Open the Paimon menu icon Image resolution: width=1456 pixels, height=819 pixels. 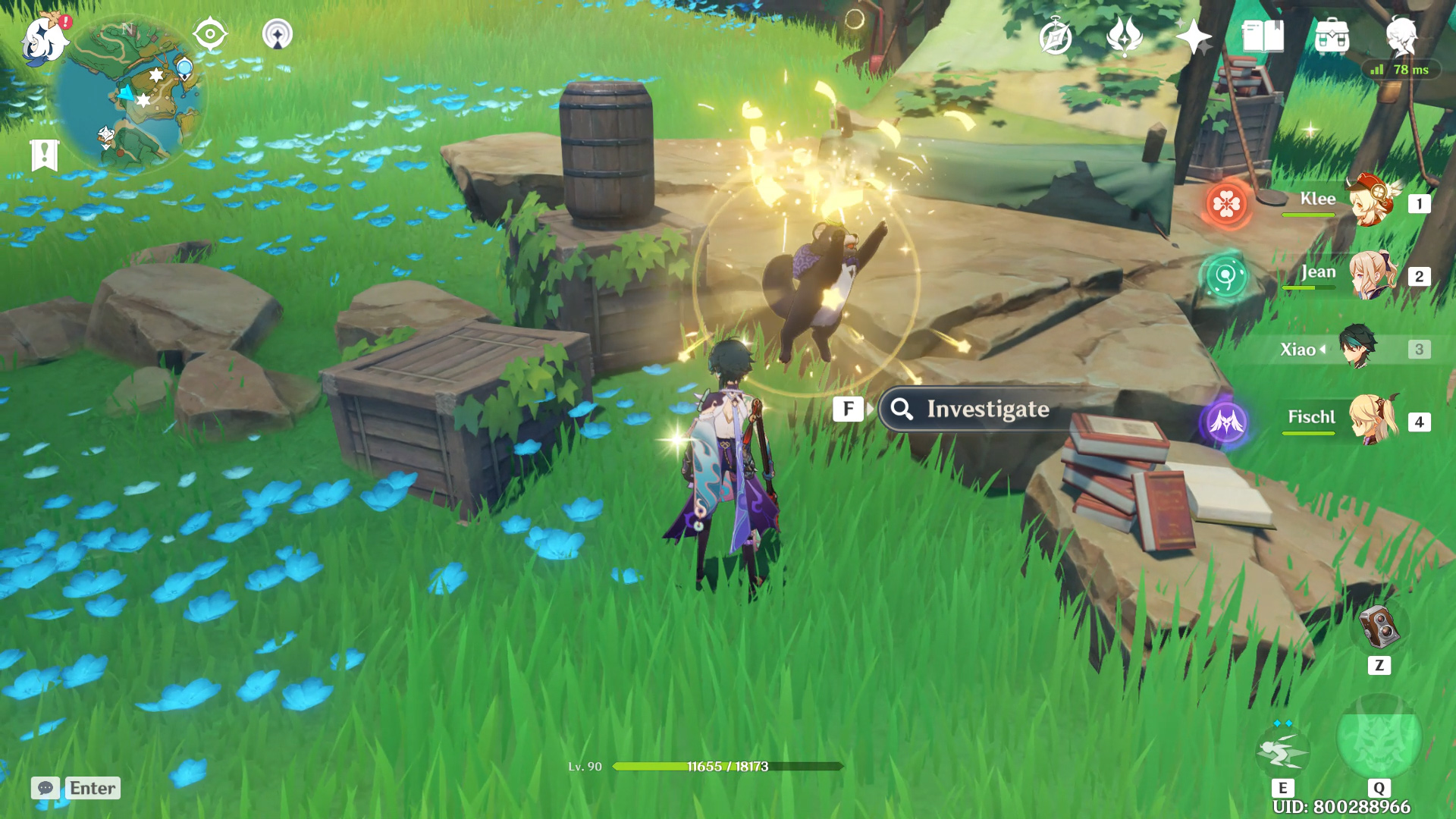click(44, 39)
